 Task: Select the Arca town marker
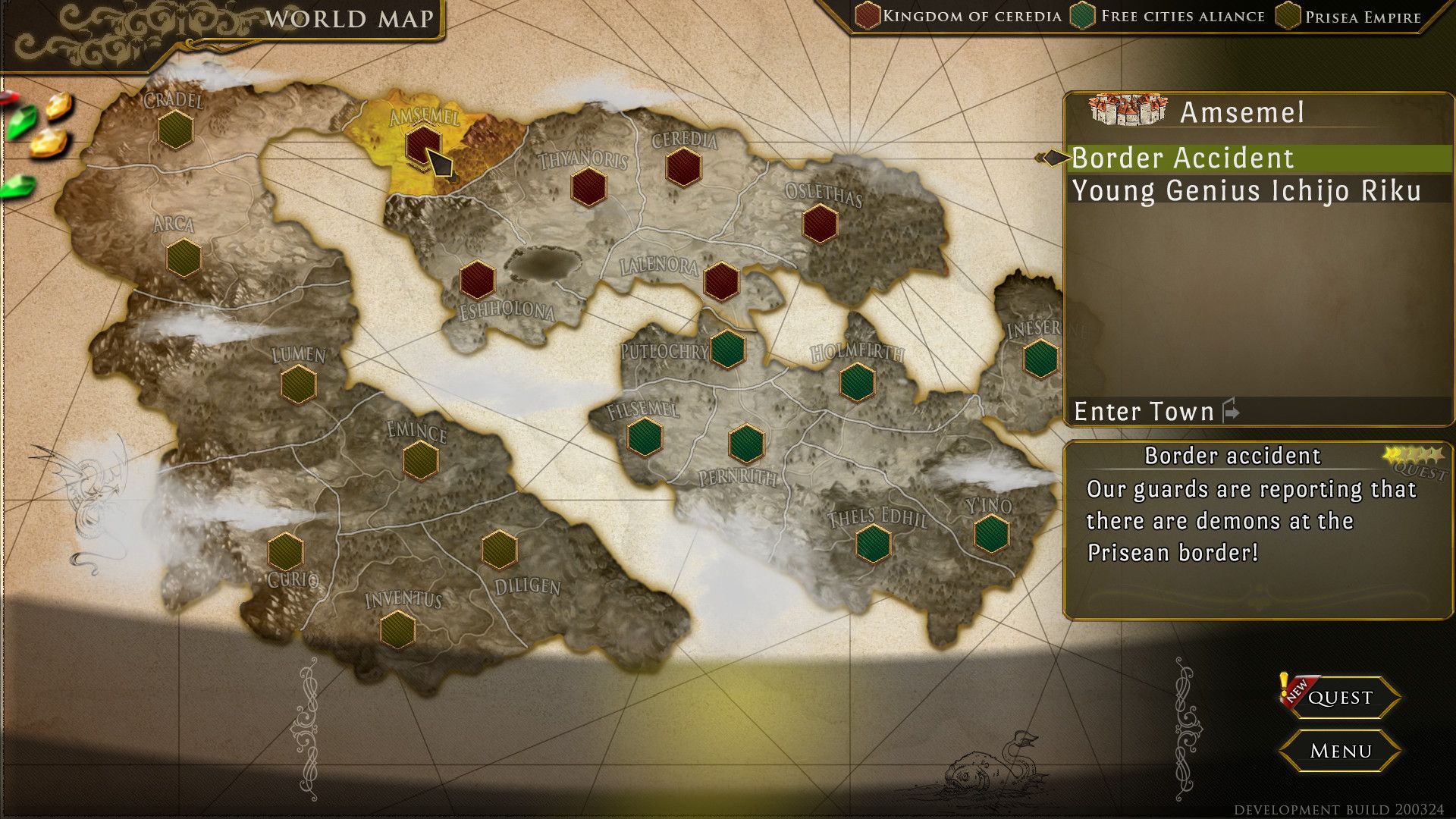click(183, 258)
